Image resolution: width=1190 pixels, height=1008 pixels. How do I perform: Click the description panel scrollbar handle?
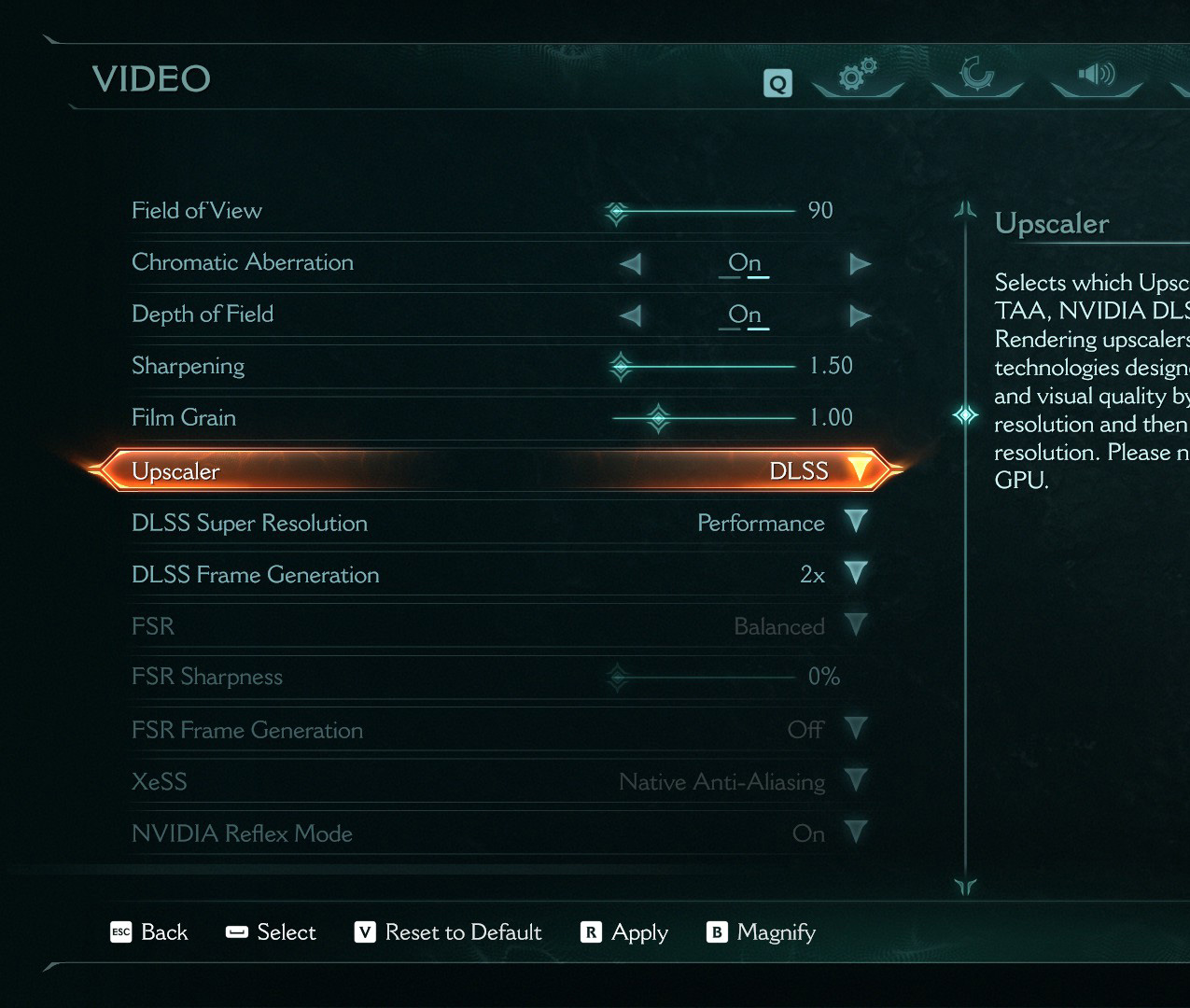click(x=965, y=414)
